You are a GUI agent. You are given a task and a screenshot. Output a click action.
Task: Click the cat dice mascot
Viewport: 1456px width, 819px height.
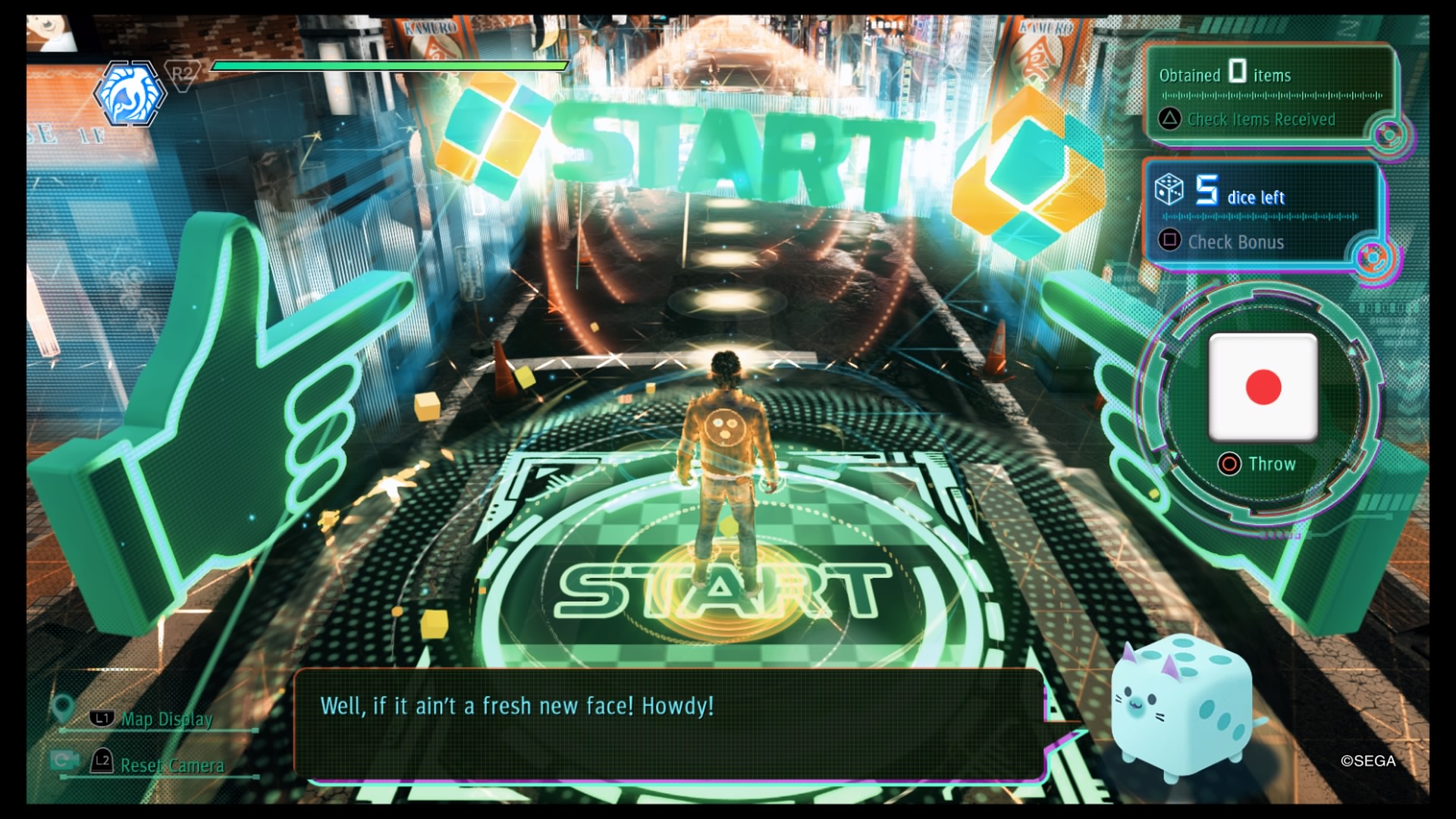click(1181, 709)
